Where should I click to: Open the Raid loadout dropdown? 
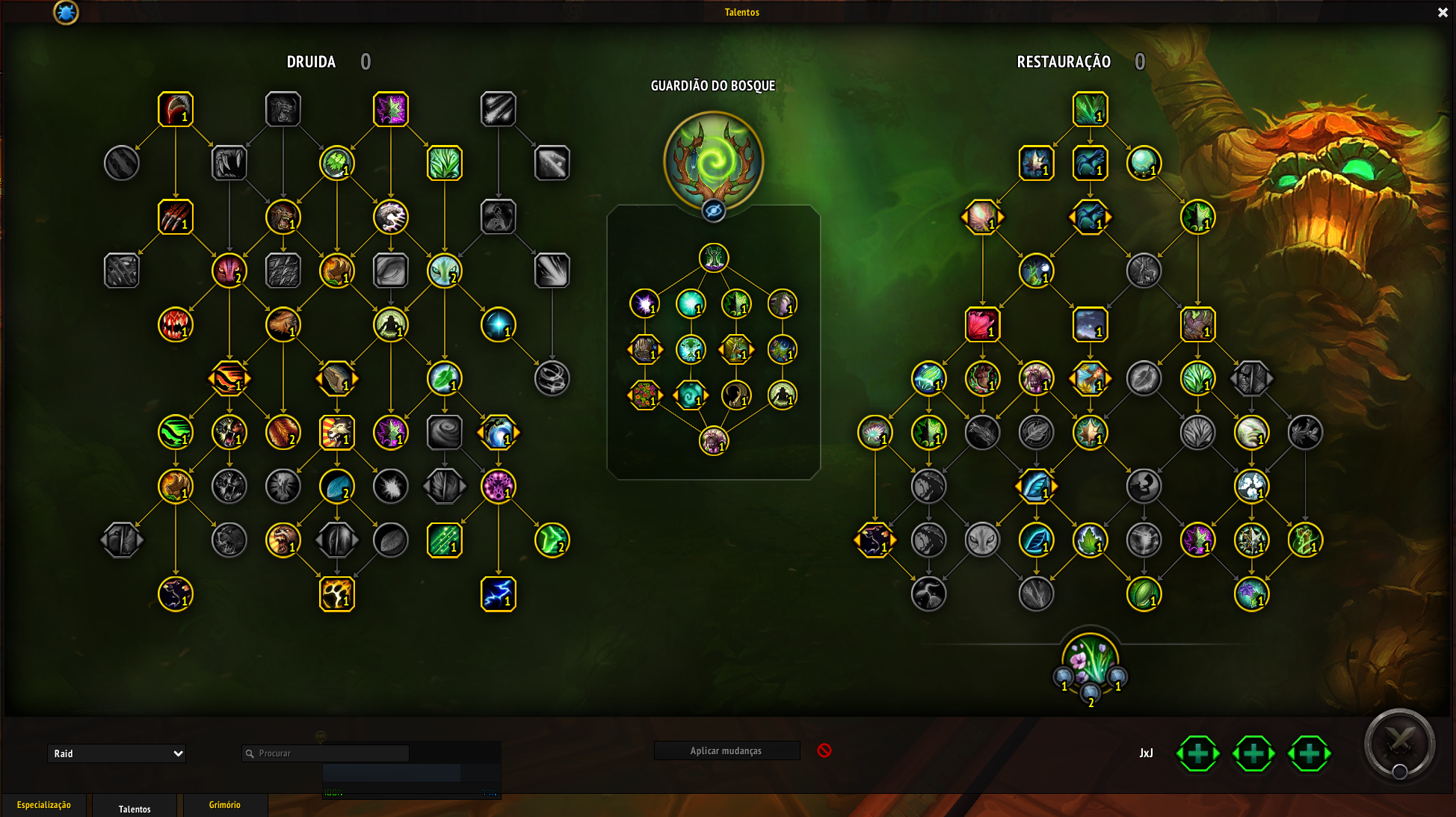[x=117, y=753]
